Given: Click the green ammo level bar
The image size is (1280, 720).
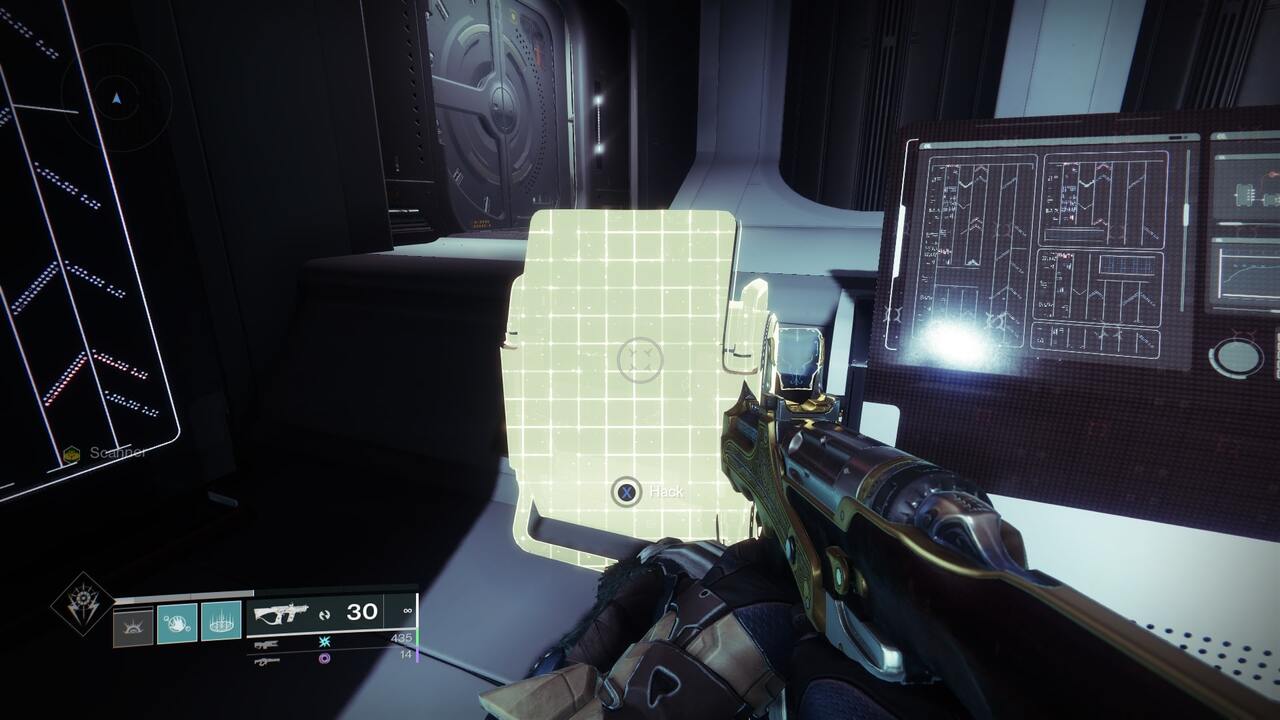Looking at the screenshot, I should pos(417,637).
